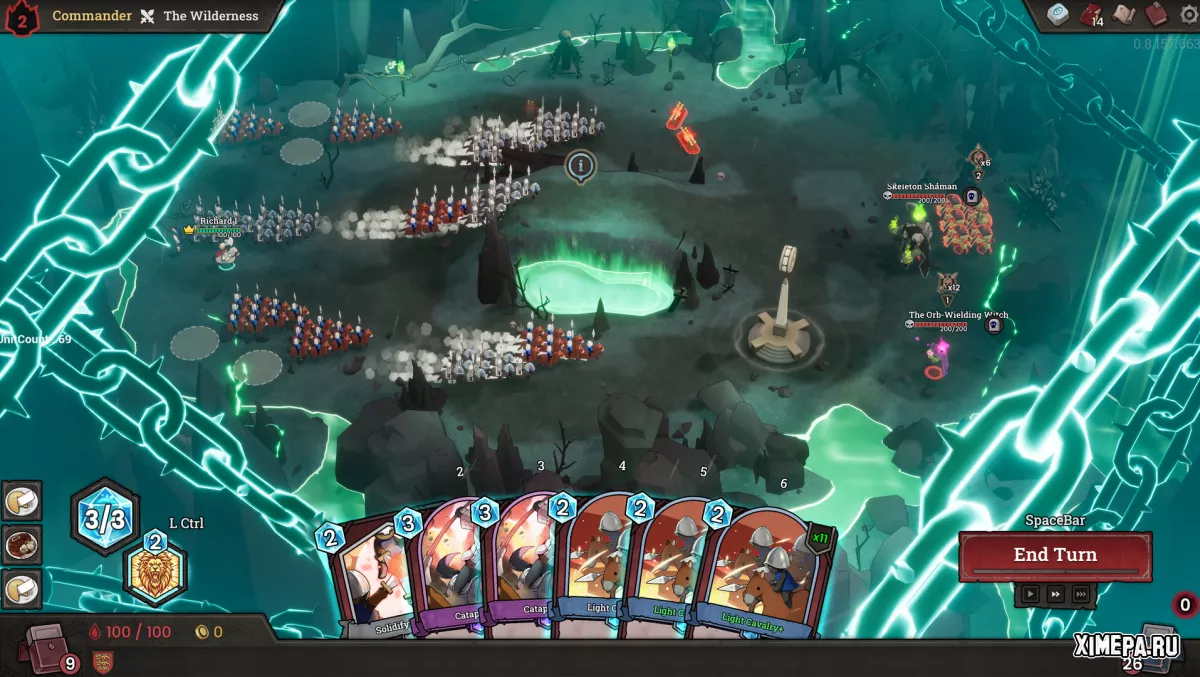
Task: Select the Skeleton Shaman enemy unit
Action: (911, 238)
